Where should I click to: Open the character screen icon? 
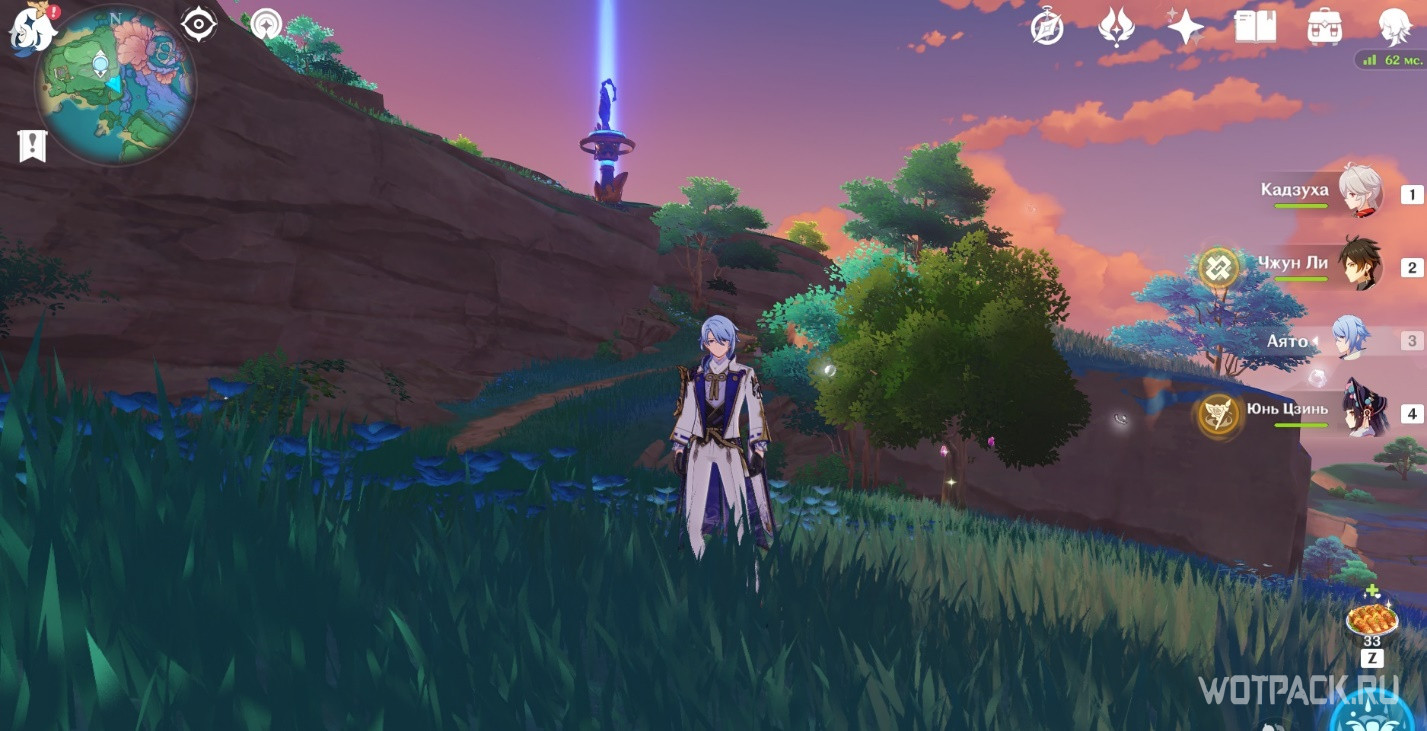tap(1393, 28)
